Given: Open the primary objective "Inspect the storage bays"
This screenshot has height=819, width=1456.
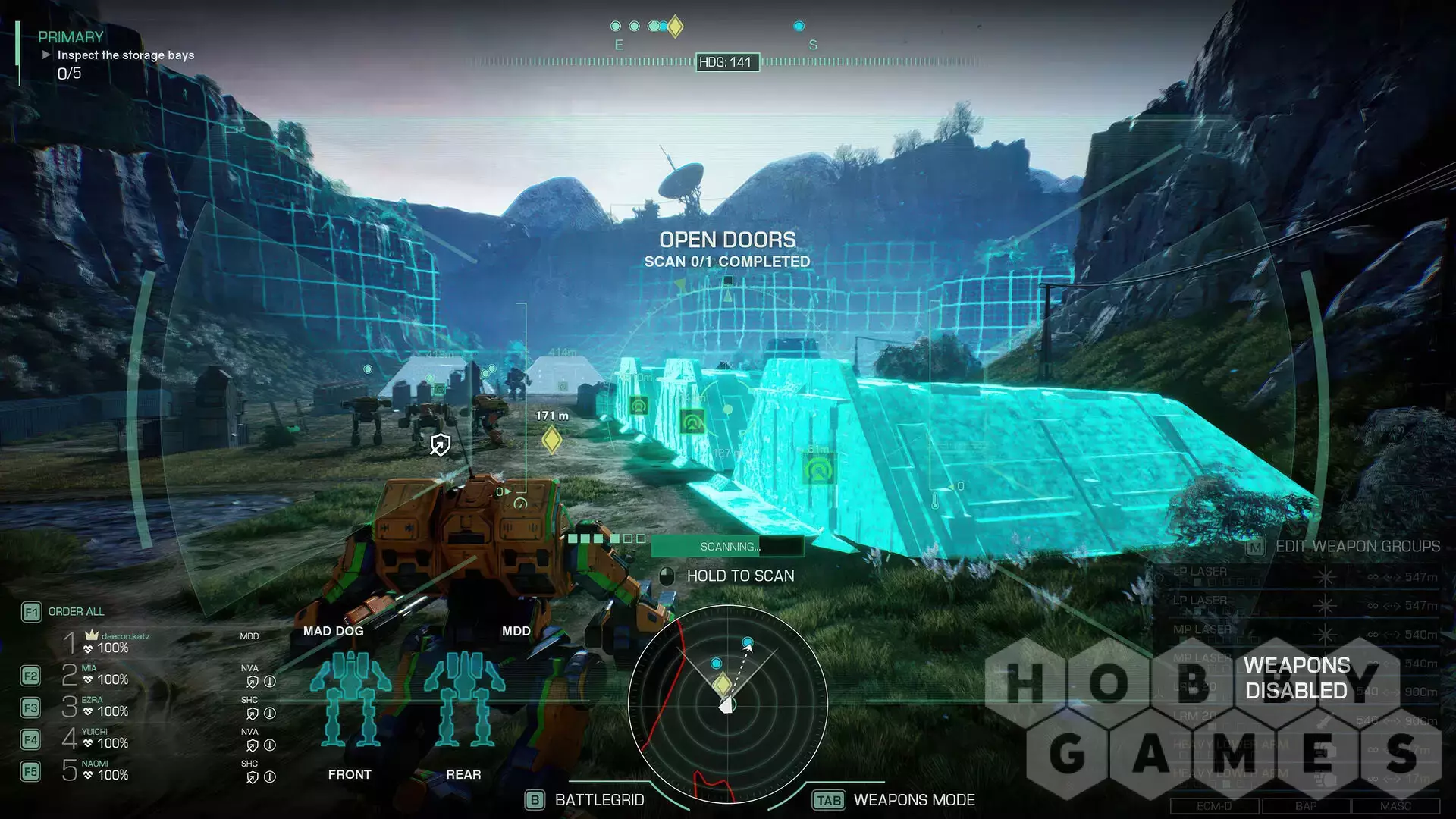Looking at the screenshot, I should [x=125, y=55].
